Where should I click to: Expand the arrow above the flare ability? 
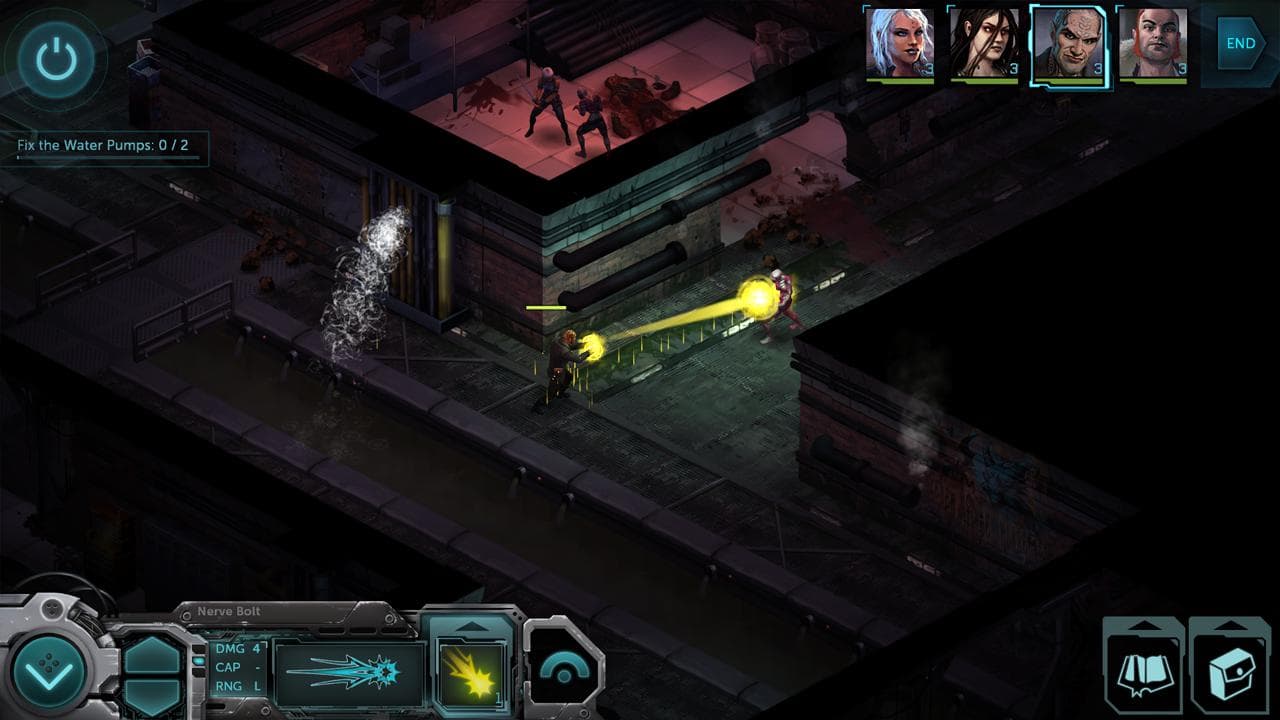click(474, 626)
